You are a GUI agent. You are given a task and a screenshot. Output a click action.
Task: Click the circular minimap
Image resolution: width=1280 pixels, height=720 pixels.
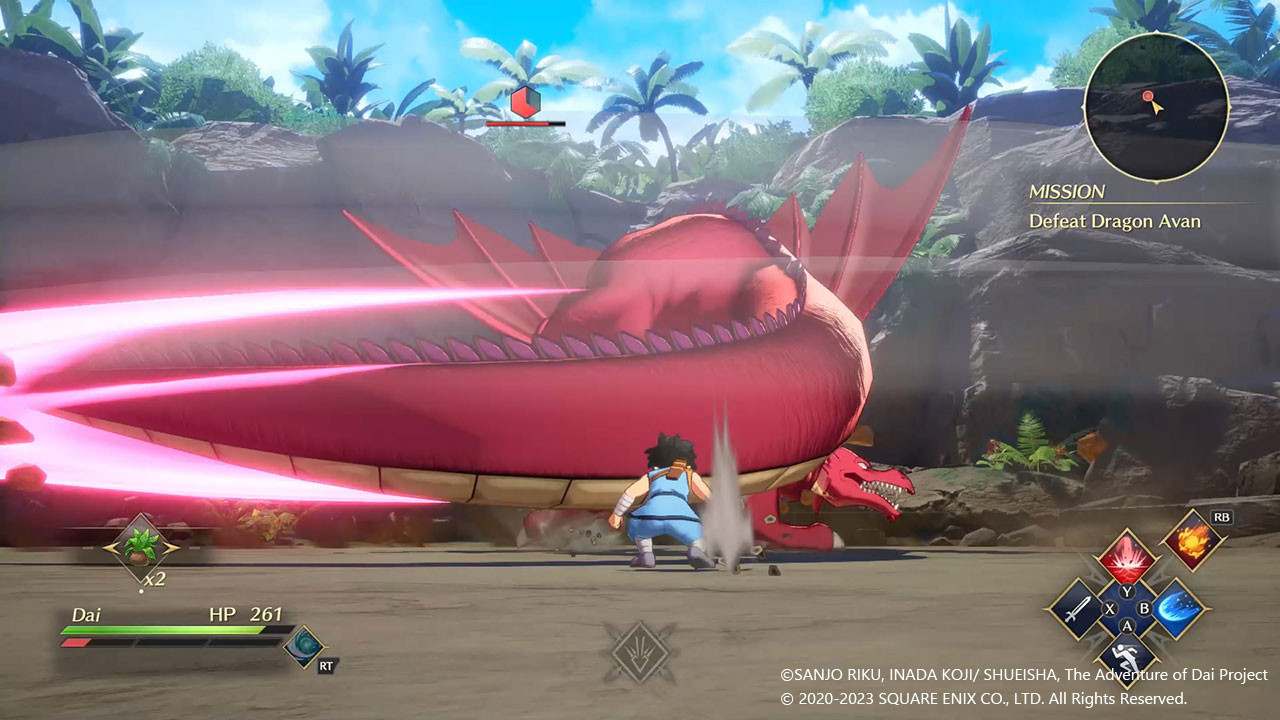pyautogui.click(x=1156, y=107)
